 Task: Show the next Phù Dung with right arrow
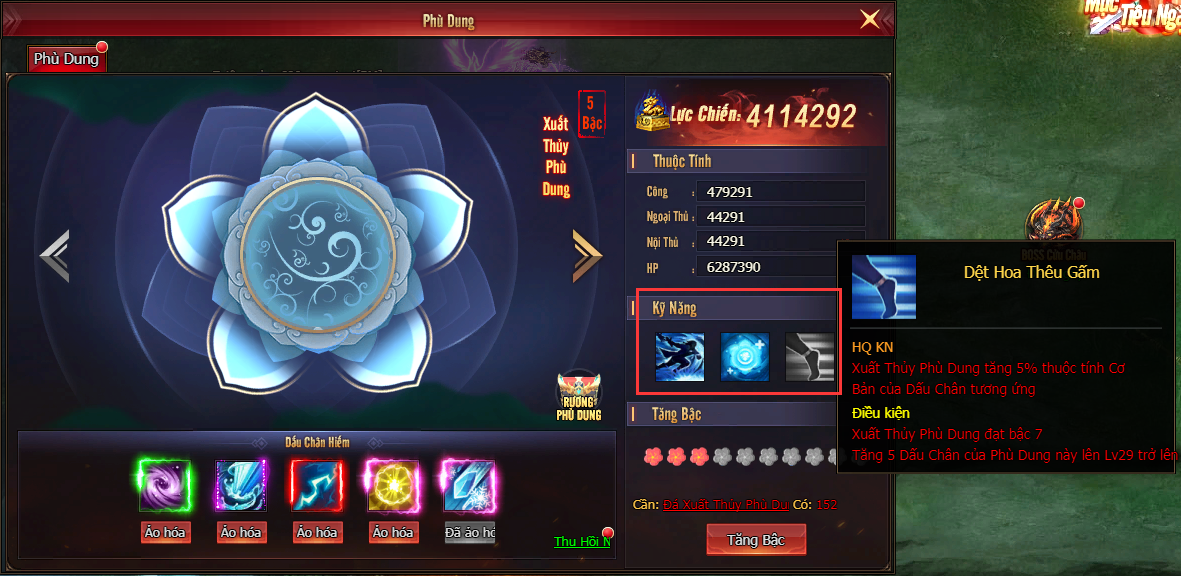pyautogui.click(x=587, y=257)
